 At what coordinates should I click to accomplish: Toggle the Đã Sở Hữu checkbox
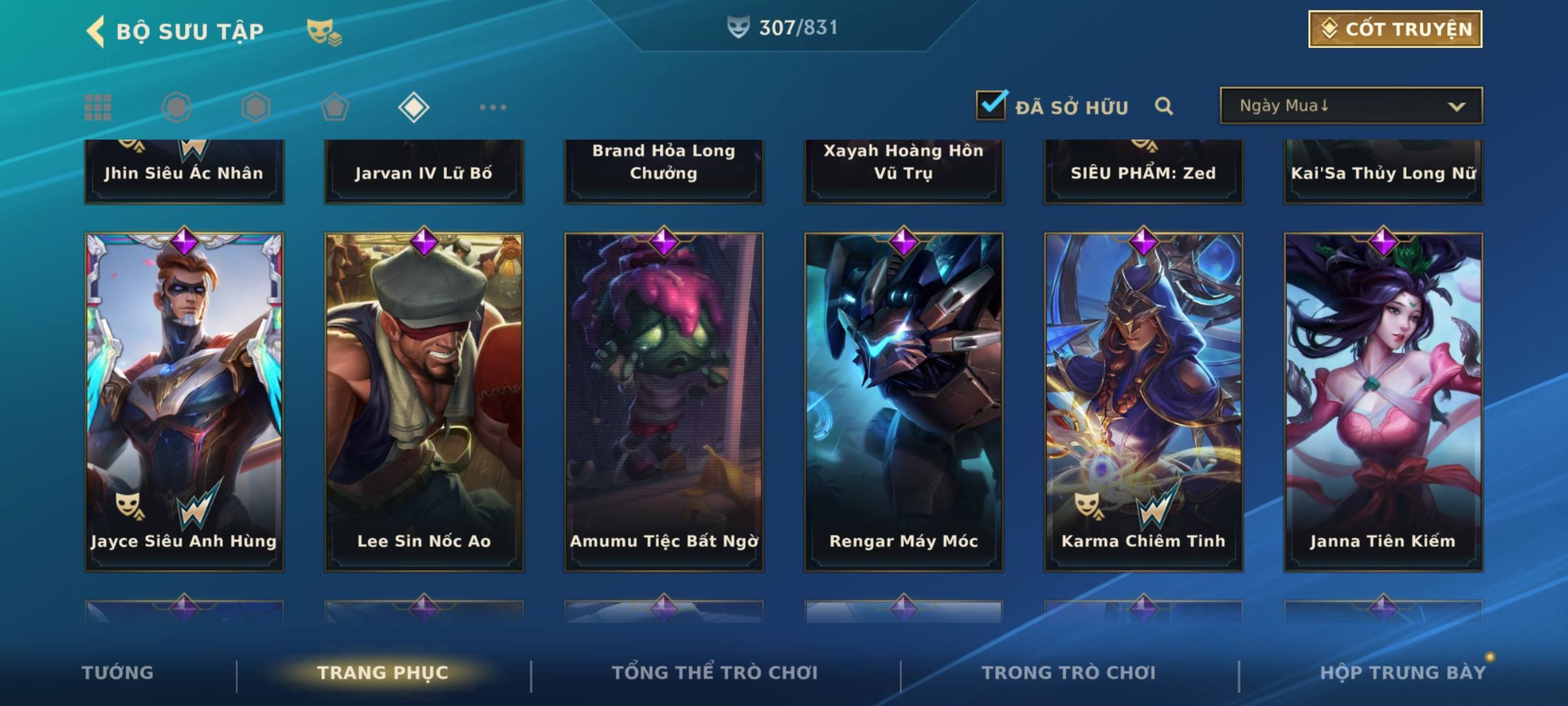(991, 105)
